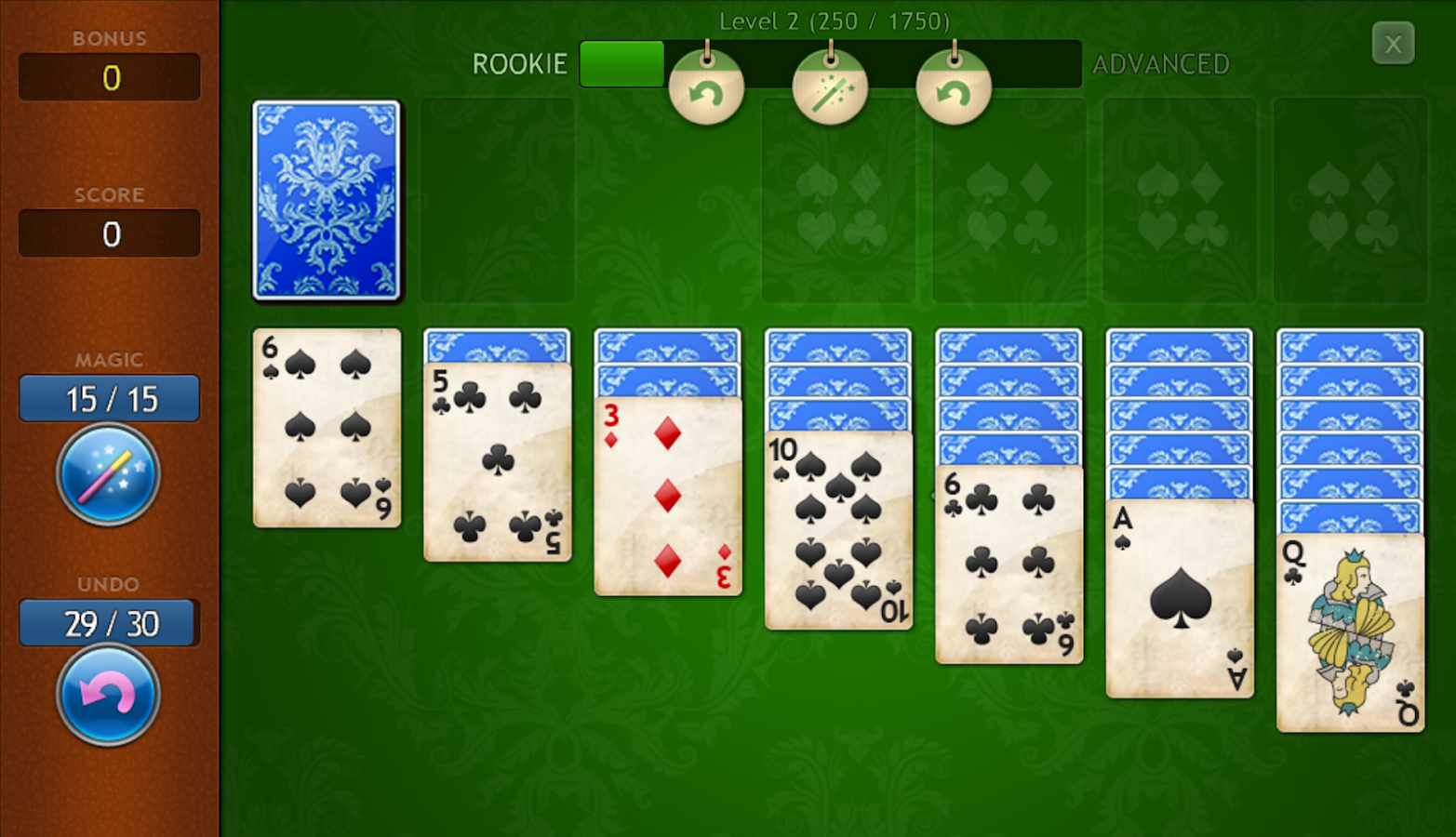1456x837 pixels.
Task: Select the 5 of clubs card
Action: [497, 462]
